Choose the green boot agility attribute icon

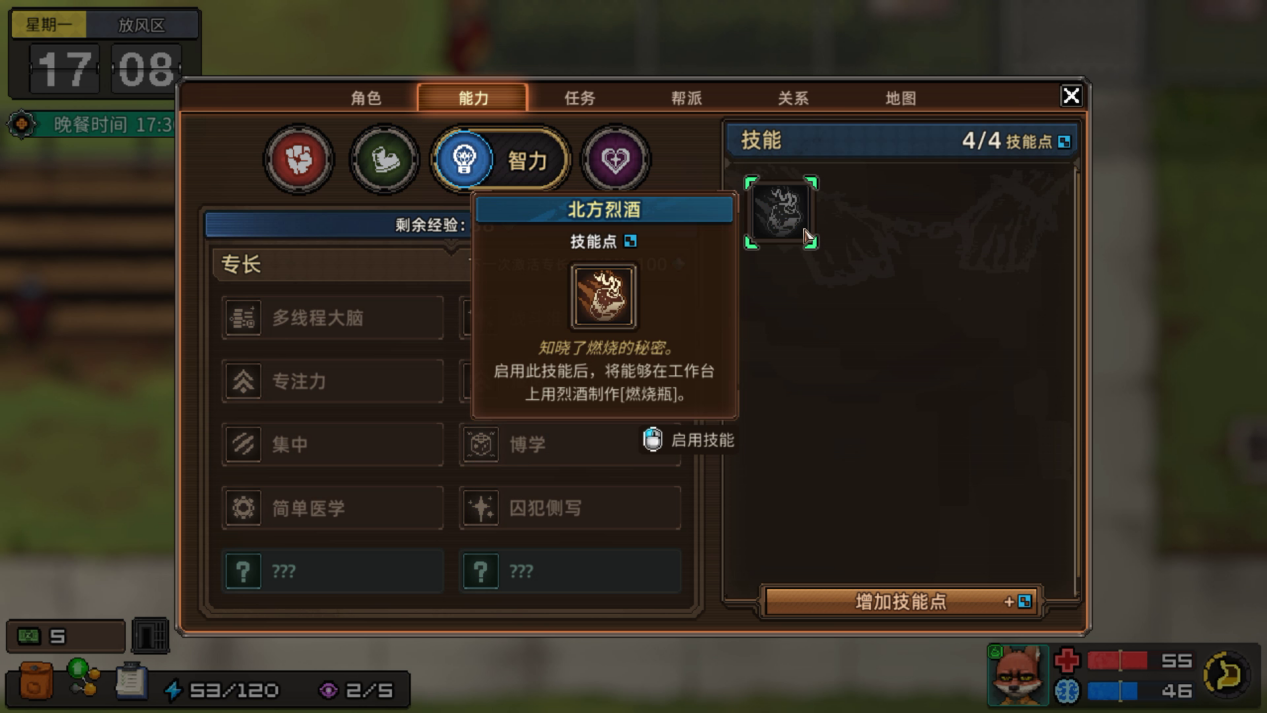pyautogui.click(x=384, y=159)
